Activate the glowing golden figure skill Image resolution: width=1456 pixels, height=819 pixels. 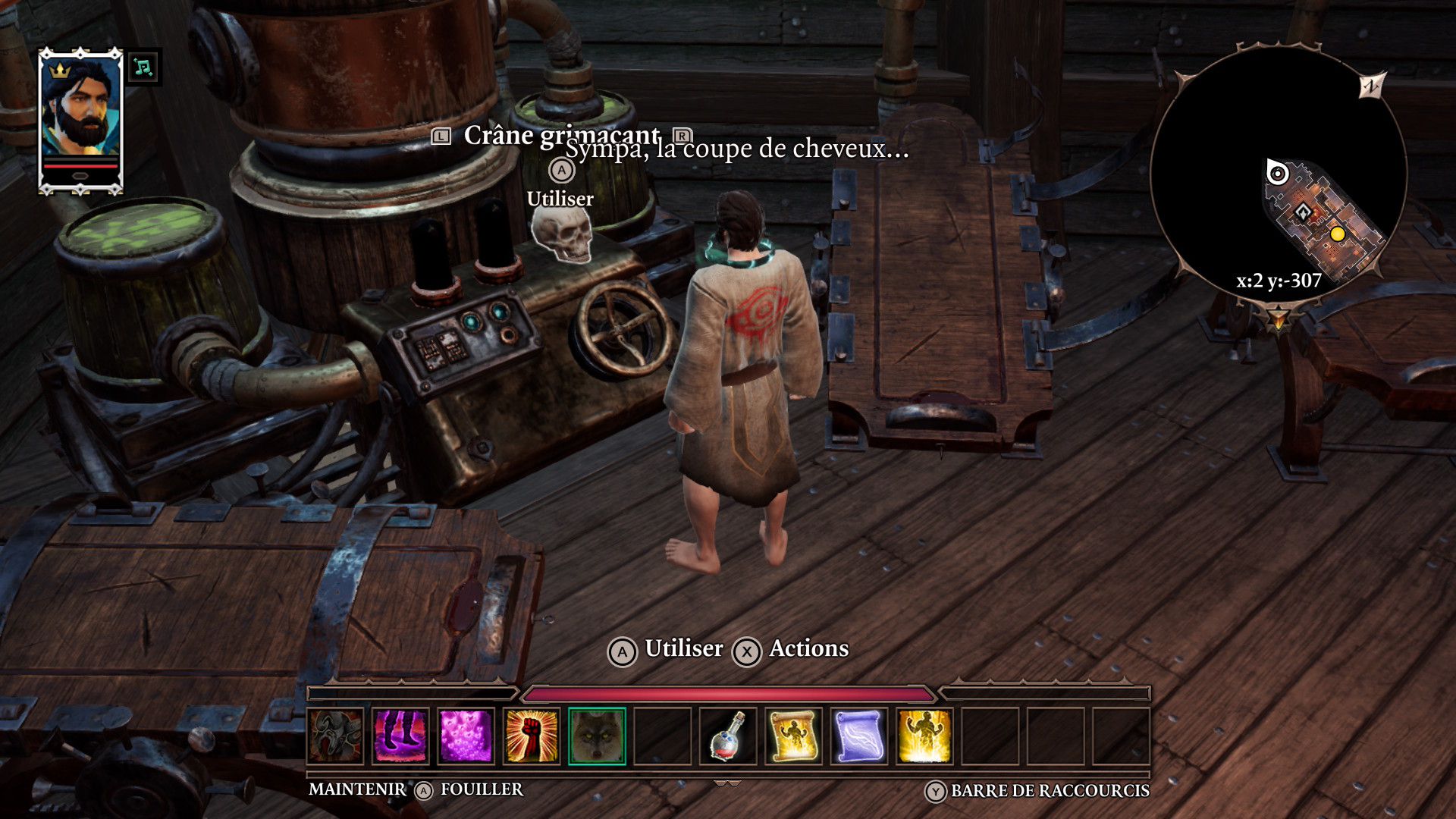point(924,736)
